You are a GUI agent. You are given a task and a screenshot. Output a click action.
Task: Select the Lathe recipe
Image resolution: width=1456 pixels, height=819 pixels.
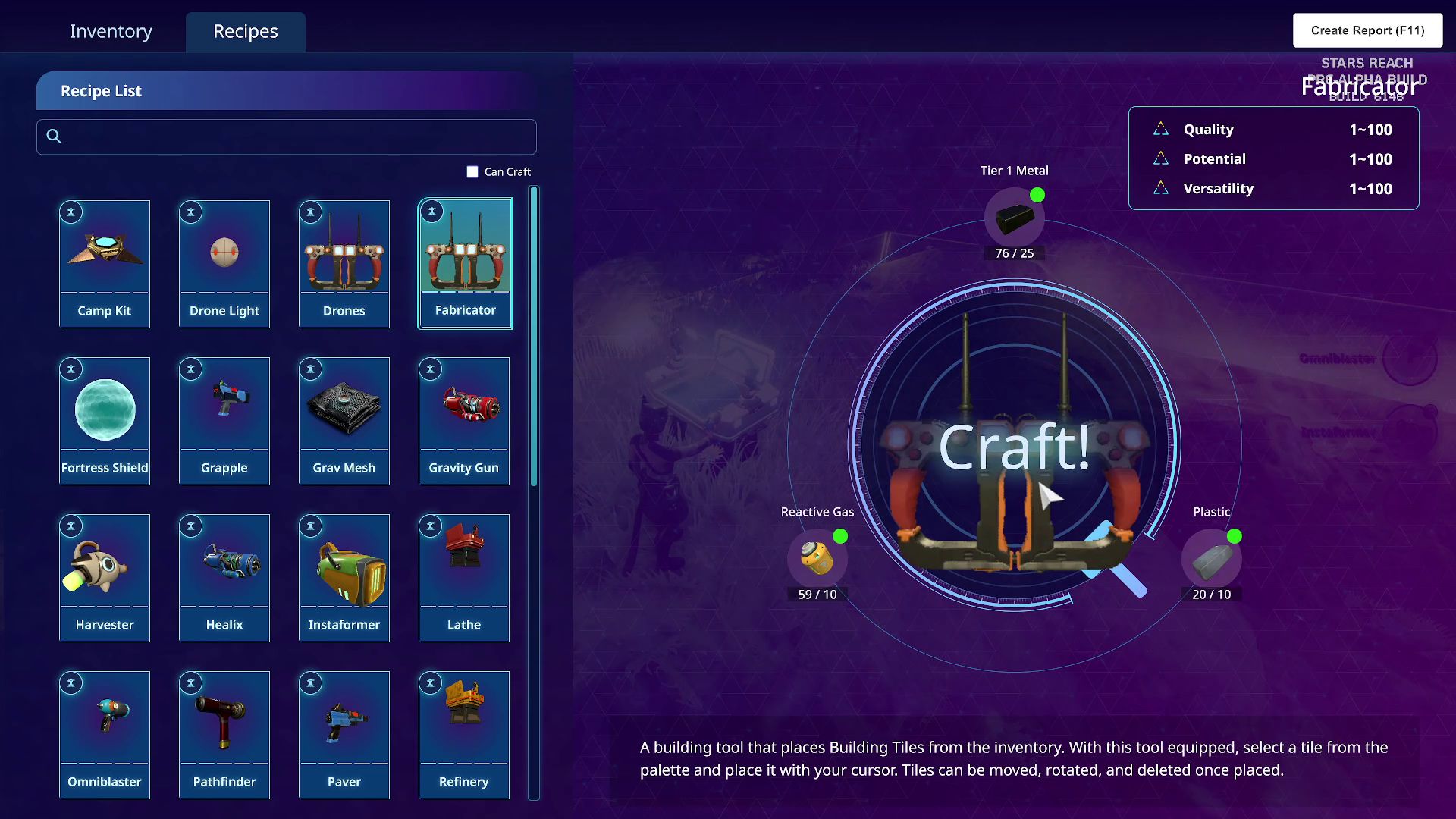[464, 578]
